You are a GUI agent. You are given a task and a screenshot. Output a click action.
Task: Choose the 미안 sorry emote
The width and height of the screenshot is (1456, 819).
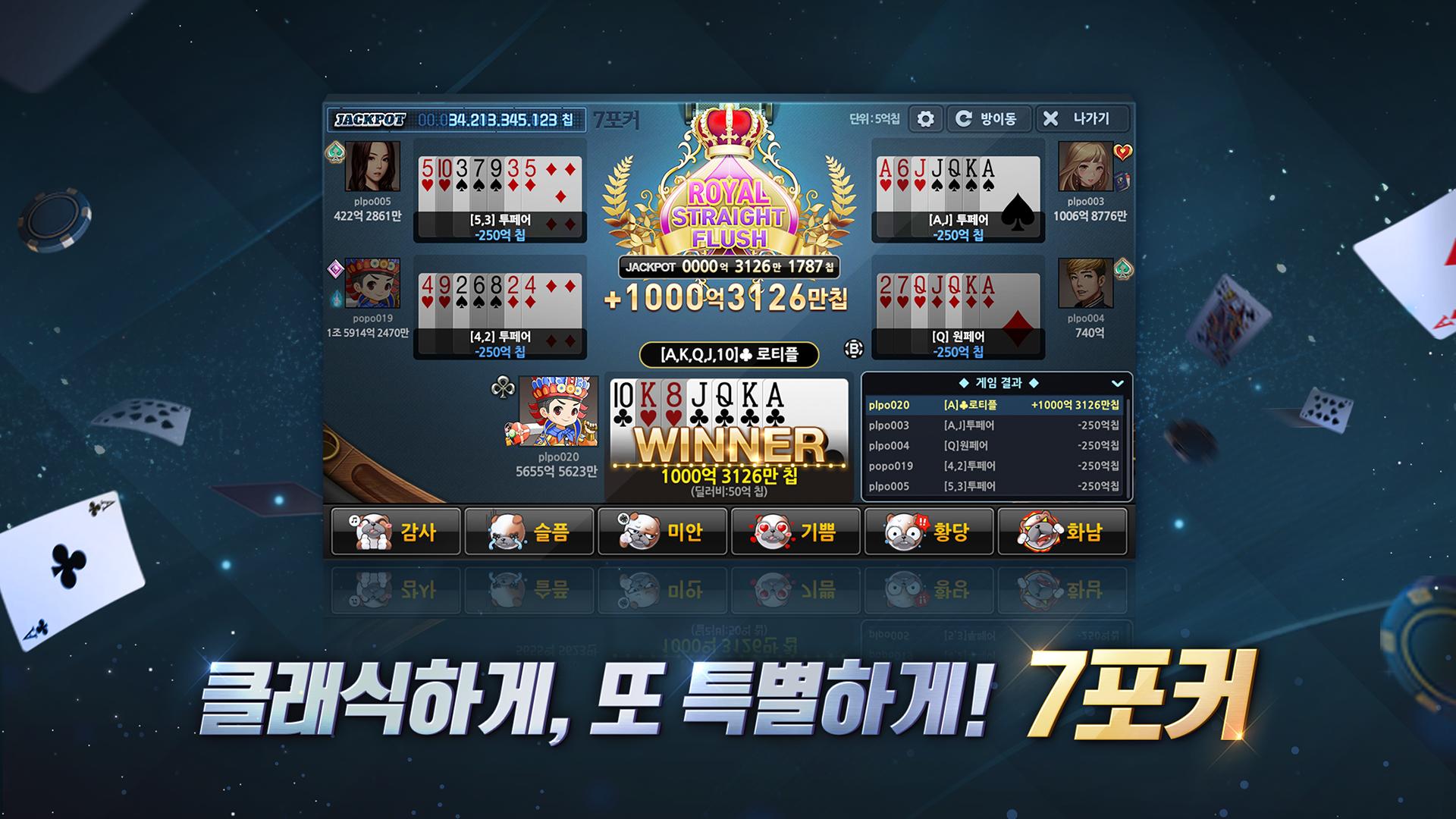pos(663,532)
